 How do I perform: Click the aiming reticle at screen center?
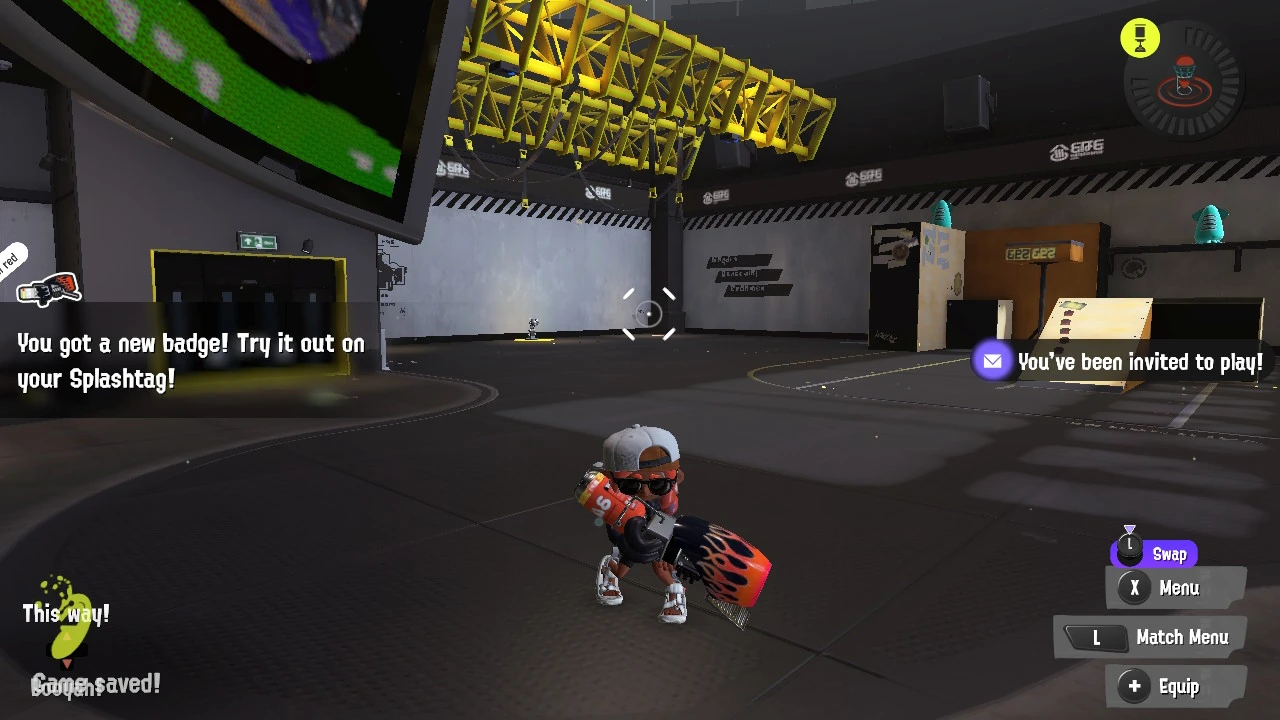648,315
